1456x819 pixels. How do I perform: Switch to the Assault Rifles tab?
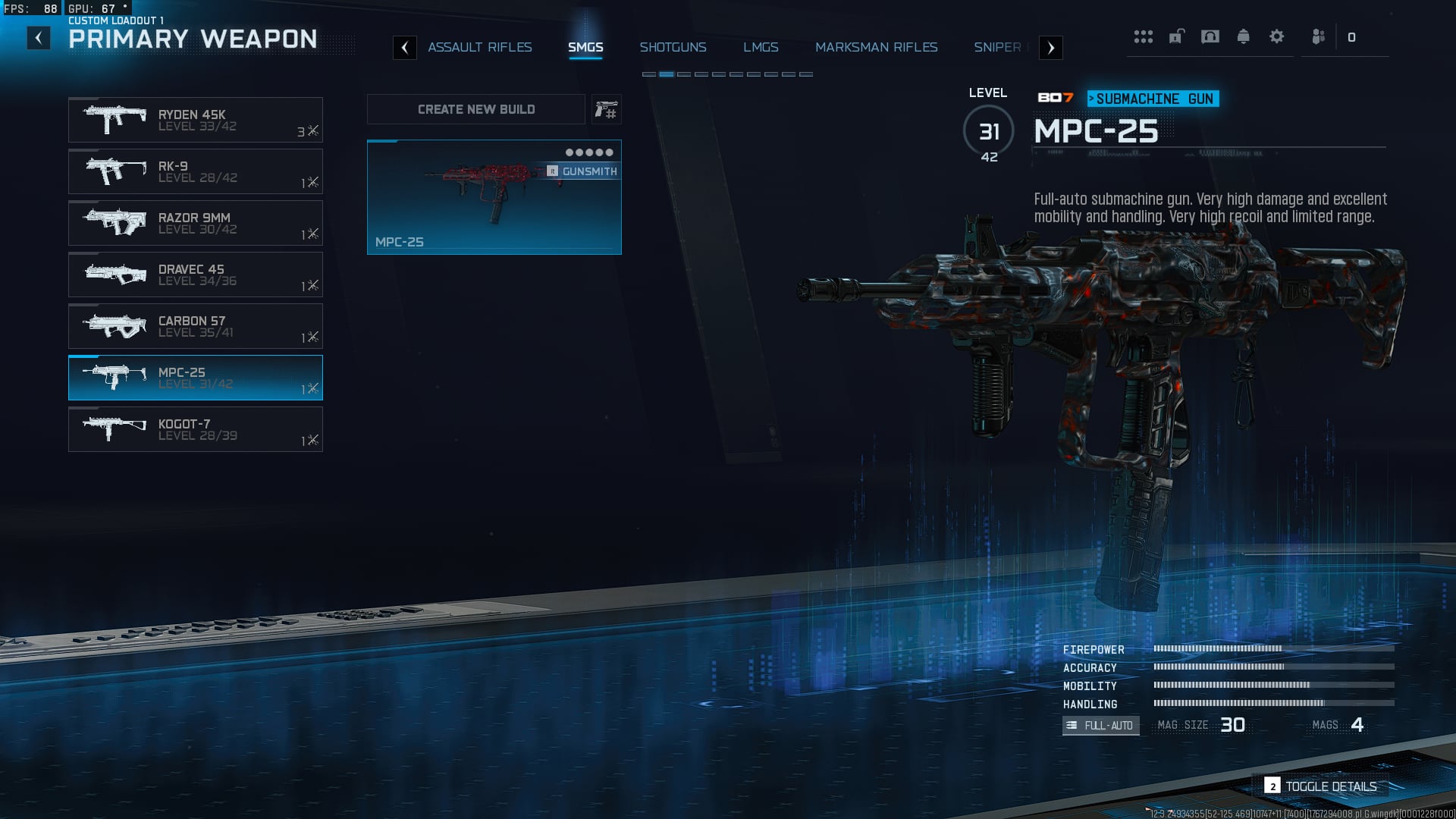(x=479, y=47)
